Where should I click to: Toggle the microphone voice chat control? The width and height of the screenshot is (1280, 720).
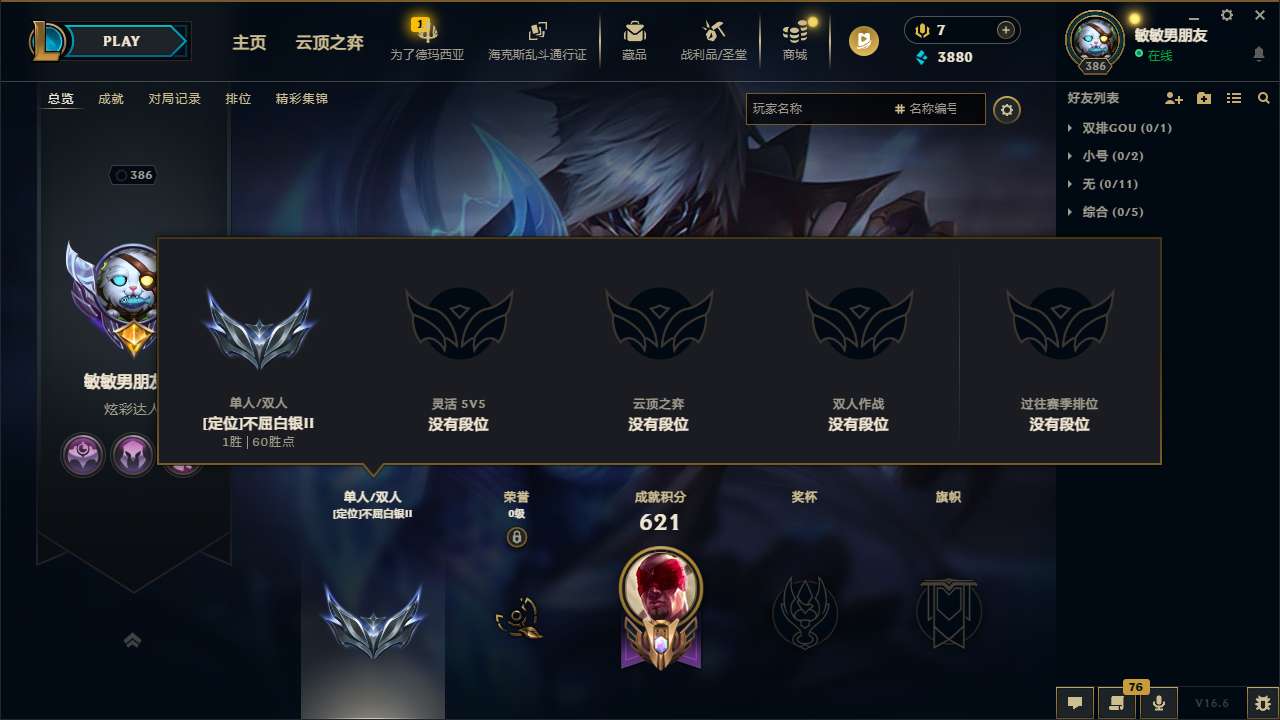(x=1159, y=703)
